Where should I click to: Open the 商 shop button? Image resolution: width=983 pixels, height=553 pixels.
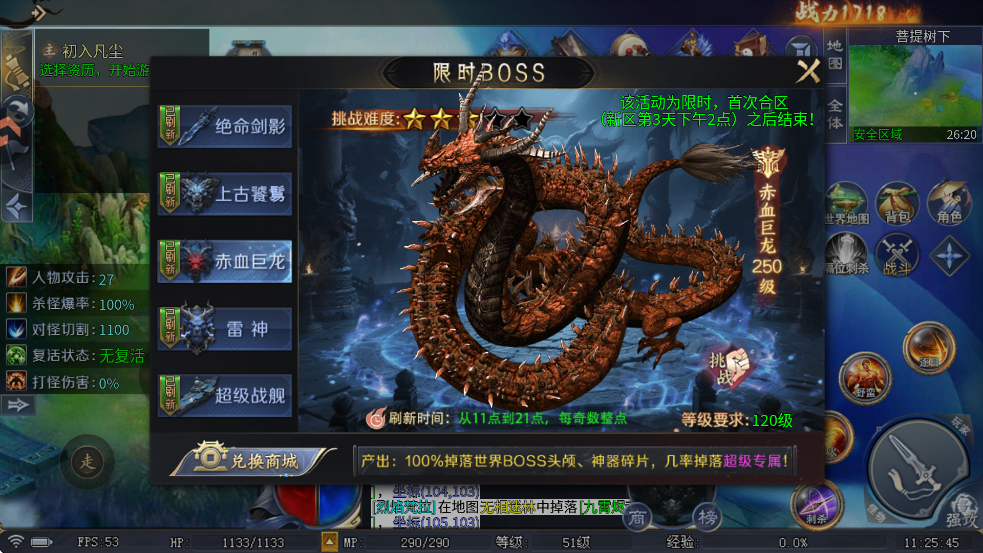pyautogui.click(x=636, y=517)
